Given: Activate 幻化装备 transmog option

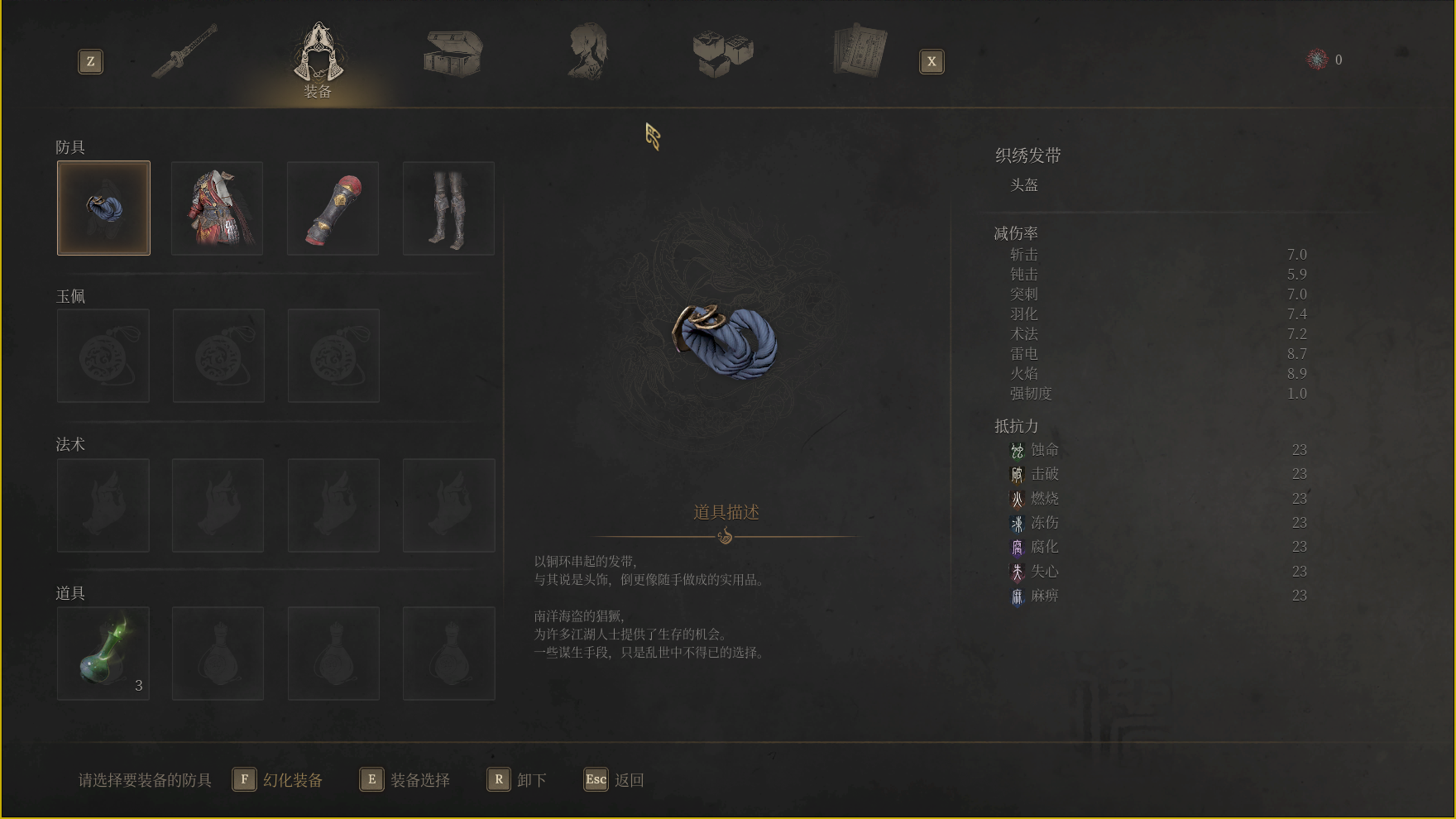Looking at the screenshot, I should coord(279,780).
